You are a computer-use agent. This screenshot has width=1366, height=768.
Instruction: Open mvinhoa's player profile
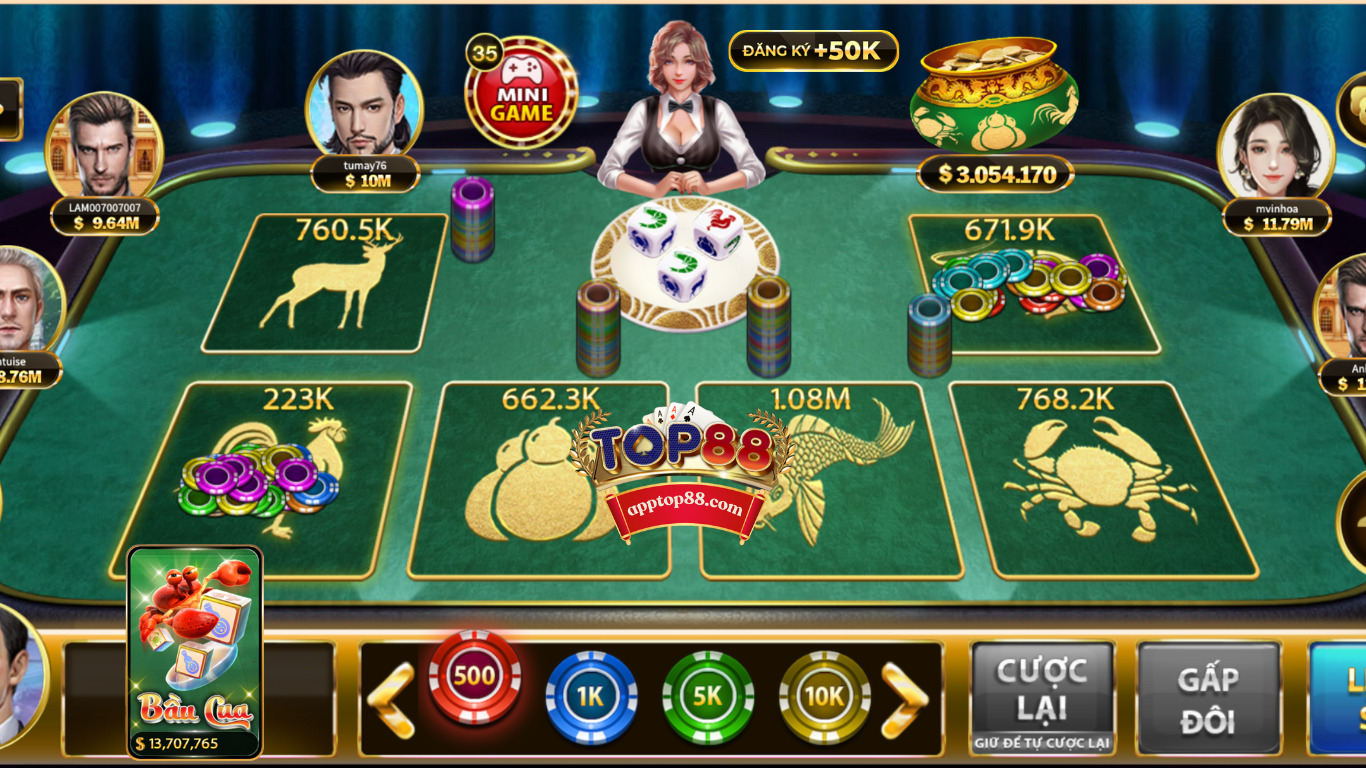coord(1275,148)
